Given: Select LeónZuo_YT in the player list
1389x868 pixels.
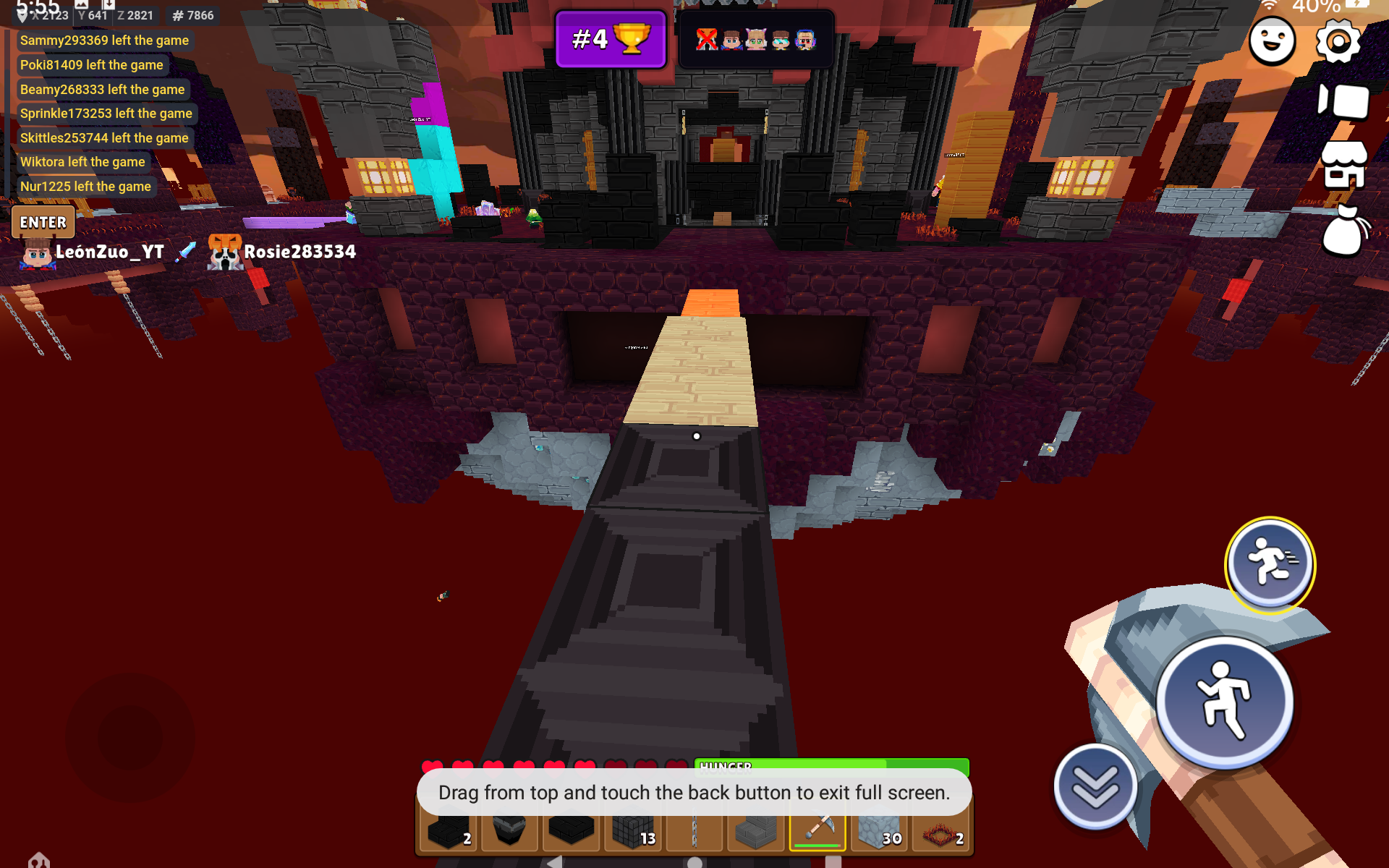Looking at the screenshot, I should (109, 252).
